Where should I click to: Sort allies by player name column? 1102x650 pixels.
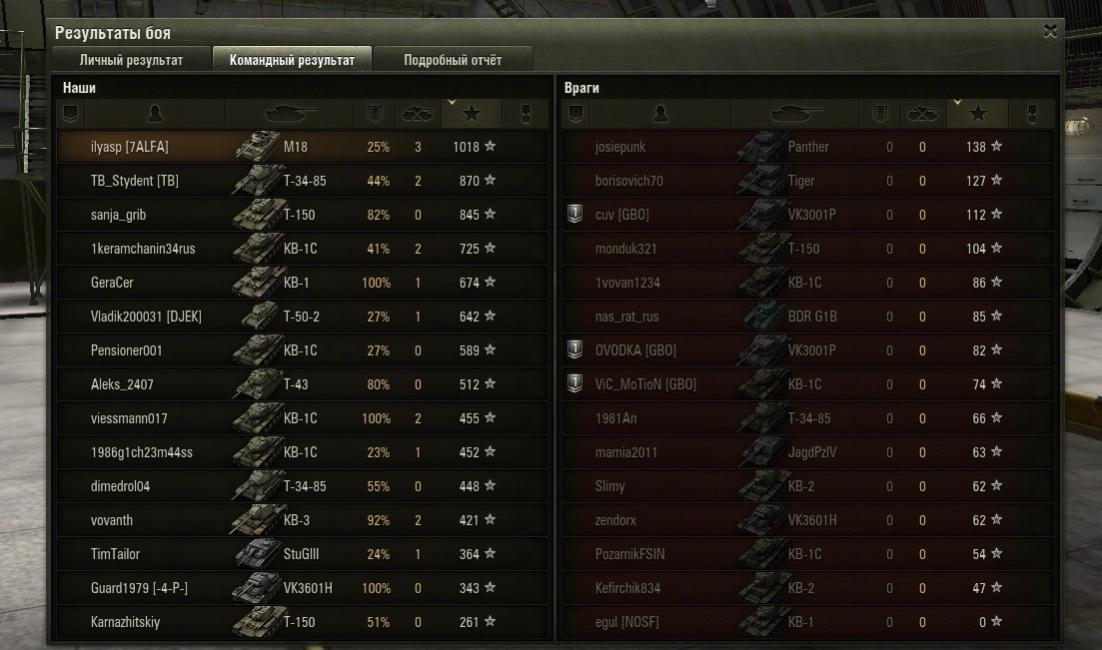point(155,114)
